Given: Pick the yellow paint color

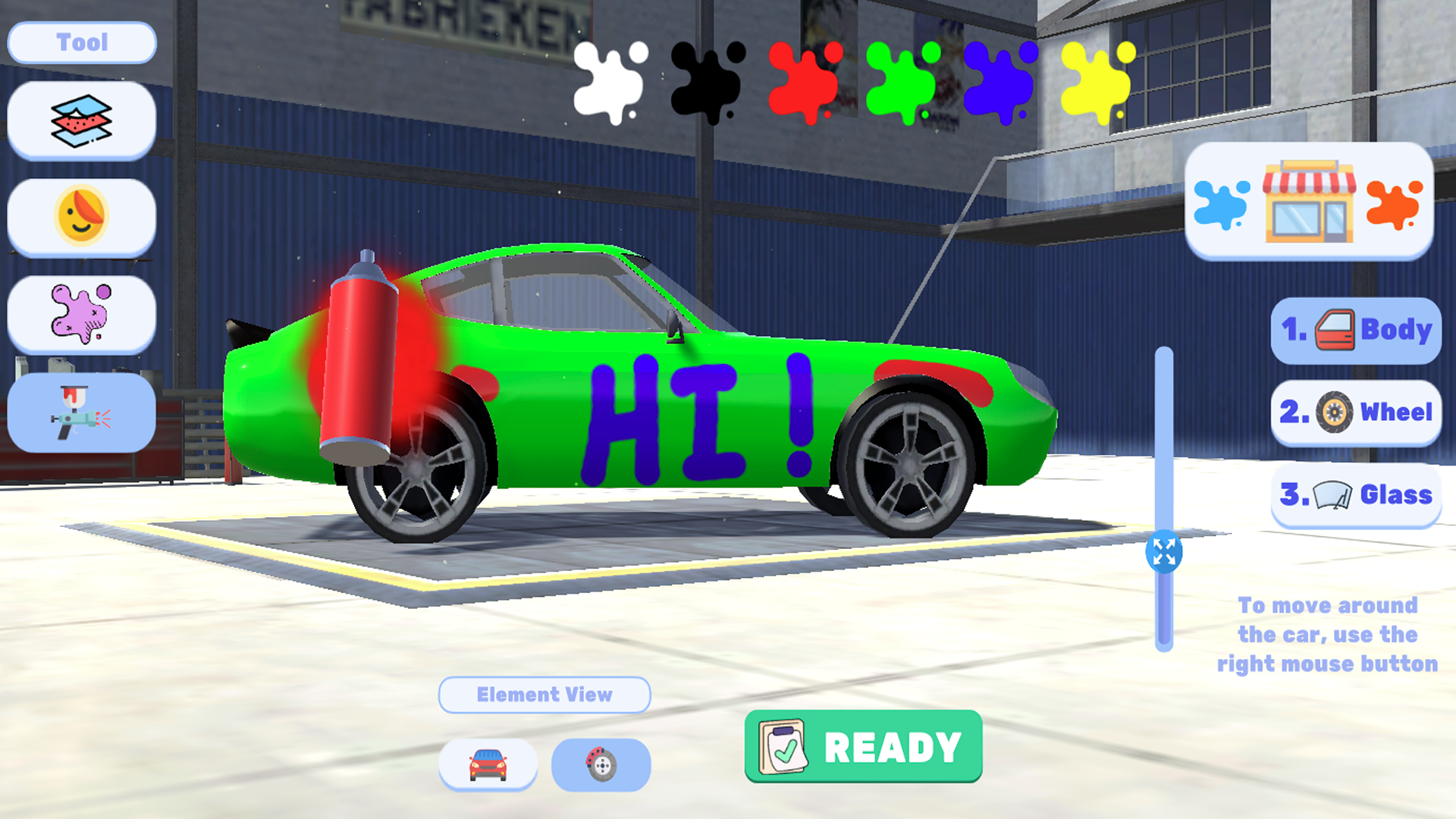Looking at the screenshot, I should [x=1097, y=81].
